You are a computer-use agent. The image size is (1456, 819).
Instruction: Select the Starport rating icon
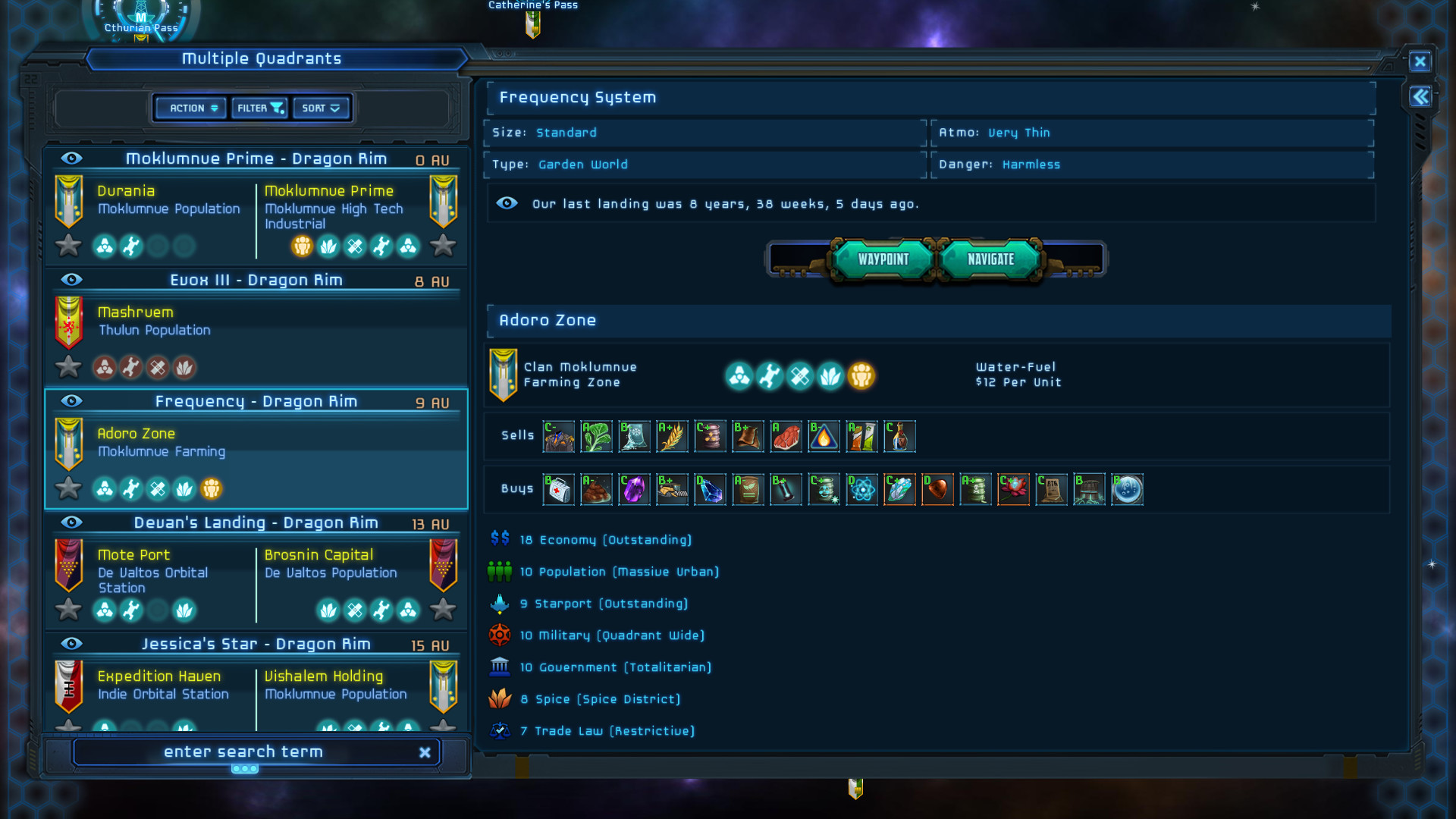[x=500, y=604]
